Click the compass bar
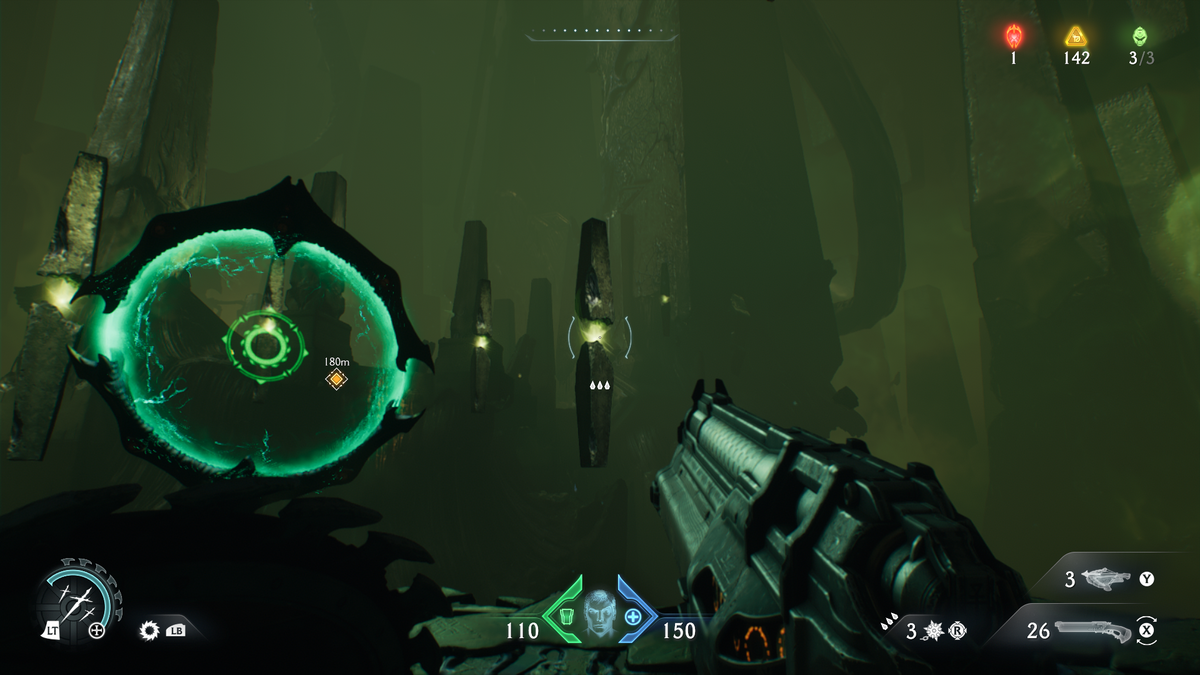Image resolution: width=1200 pixels, height=675 pixels. tap(601, 35)
